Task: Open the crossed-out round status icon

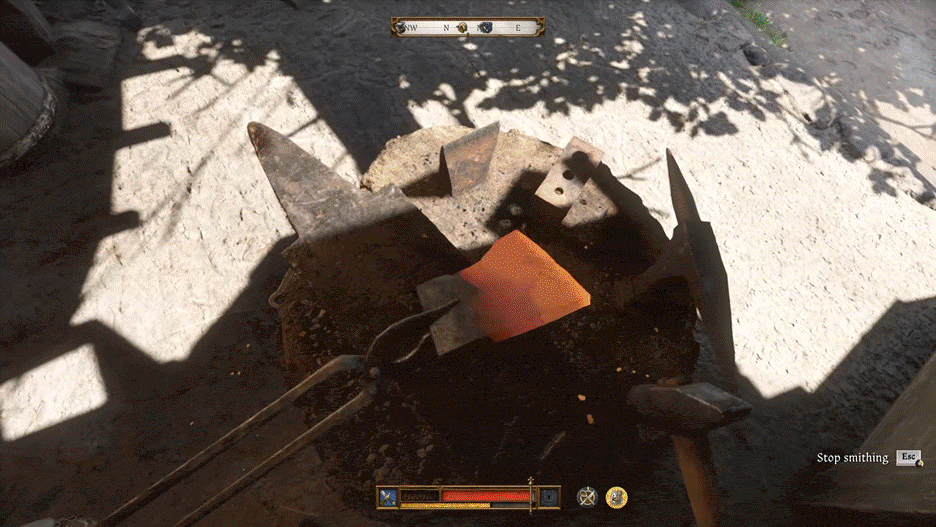Action: (x=588, y=496)
